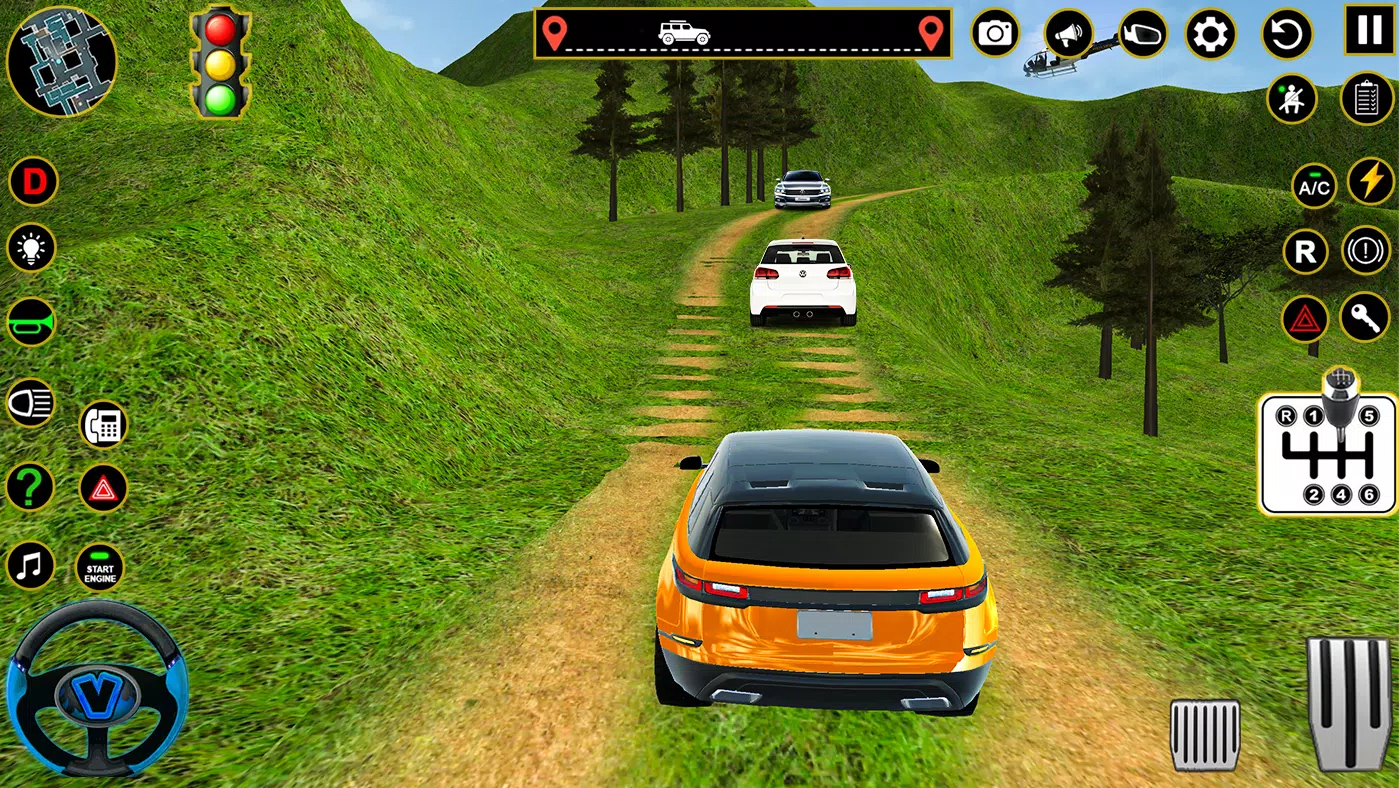This screenshot has width=1399, height=788.
Task: Turn on the A/C button
Action: tap(1314, 186)
